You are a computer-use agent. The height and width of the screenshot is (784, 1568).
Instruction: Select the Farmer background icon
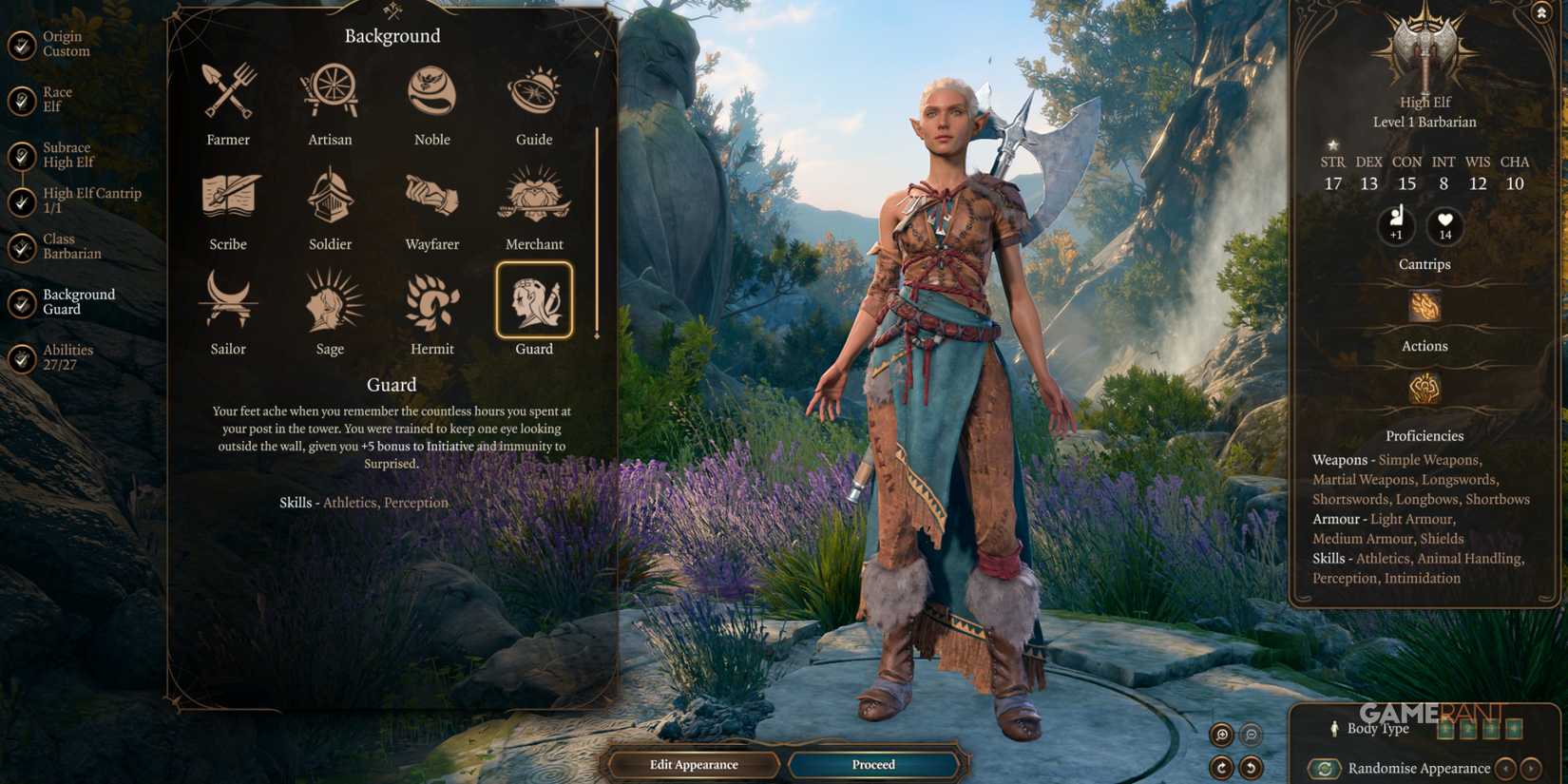click(x=228, y=92)
